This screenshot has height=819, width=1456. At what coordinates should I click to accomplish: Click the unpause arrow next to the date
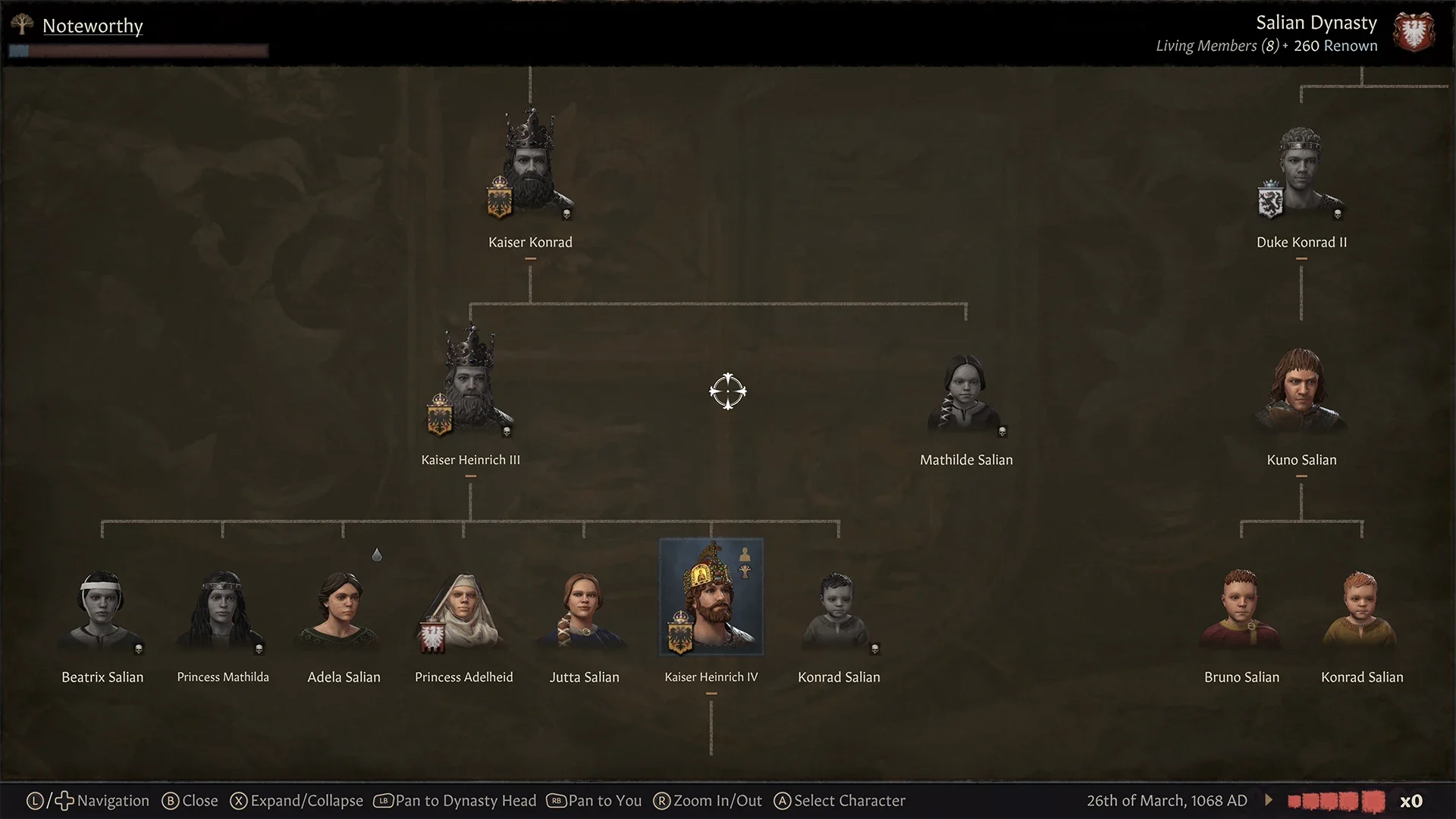pos(1267,799)
